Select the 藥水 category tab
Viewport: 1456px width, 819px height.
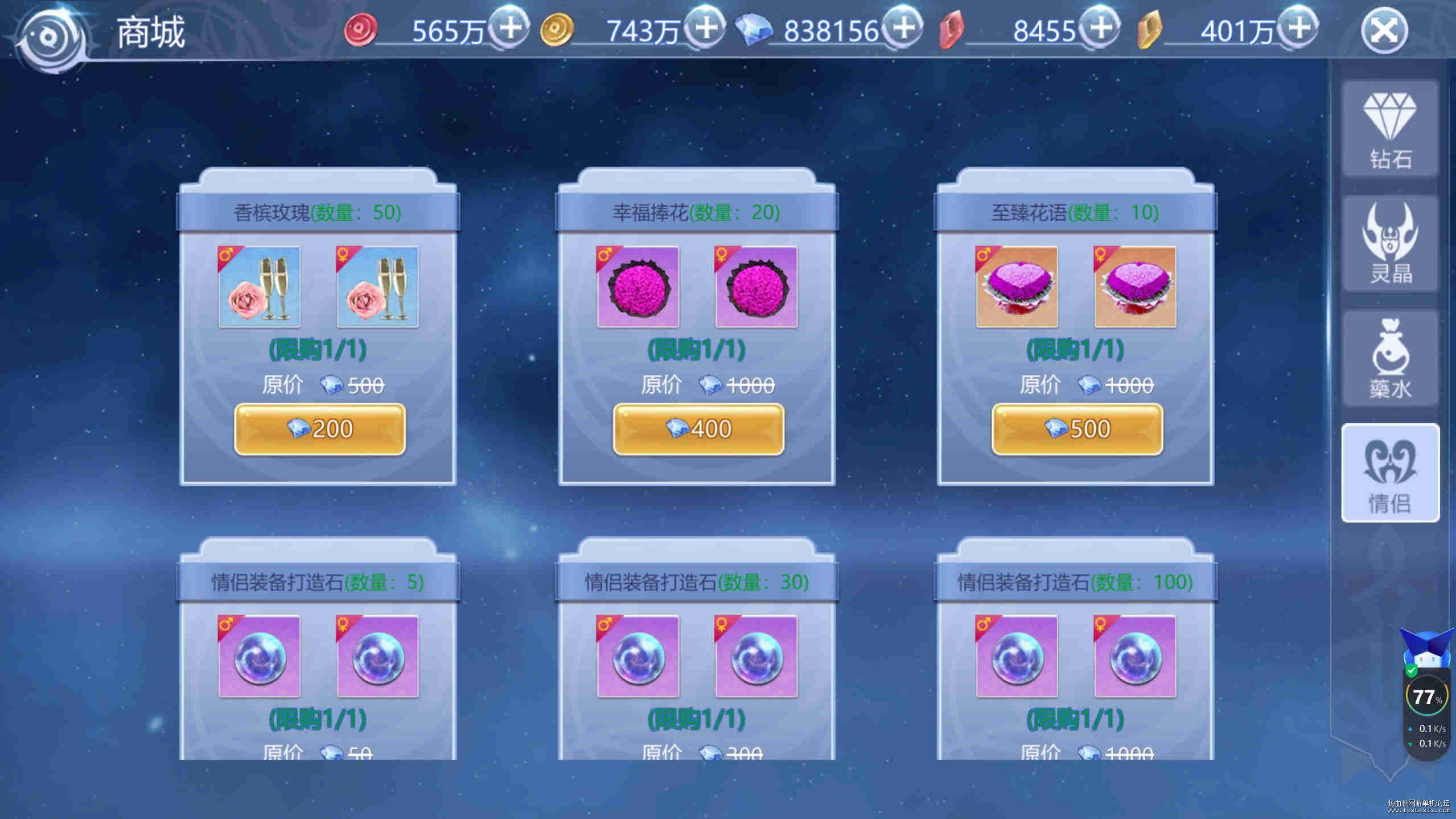click(x=1390, y=359)
